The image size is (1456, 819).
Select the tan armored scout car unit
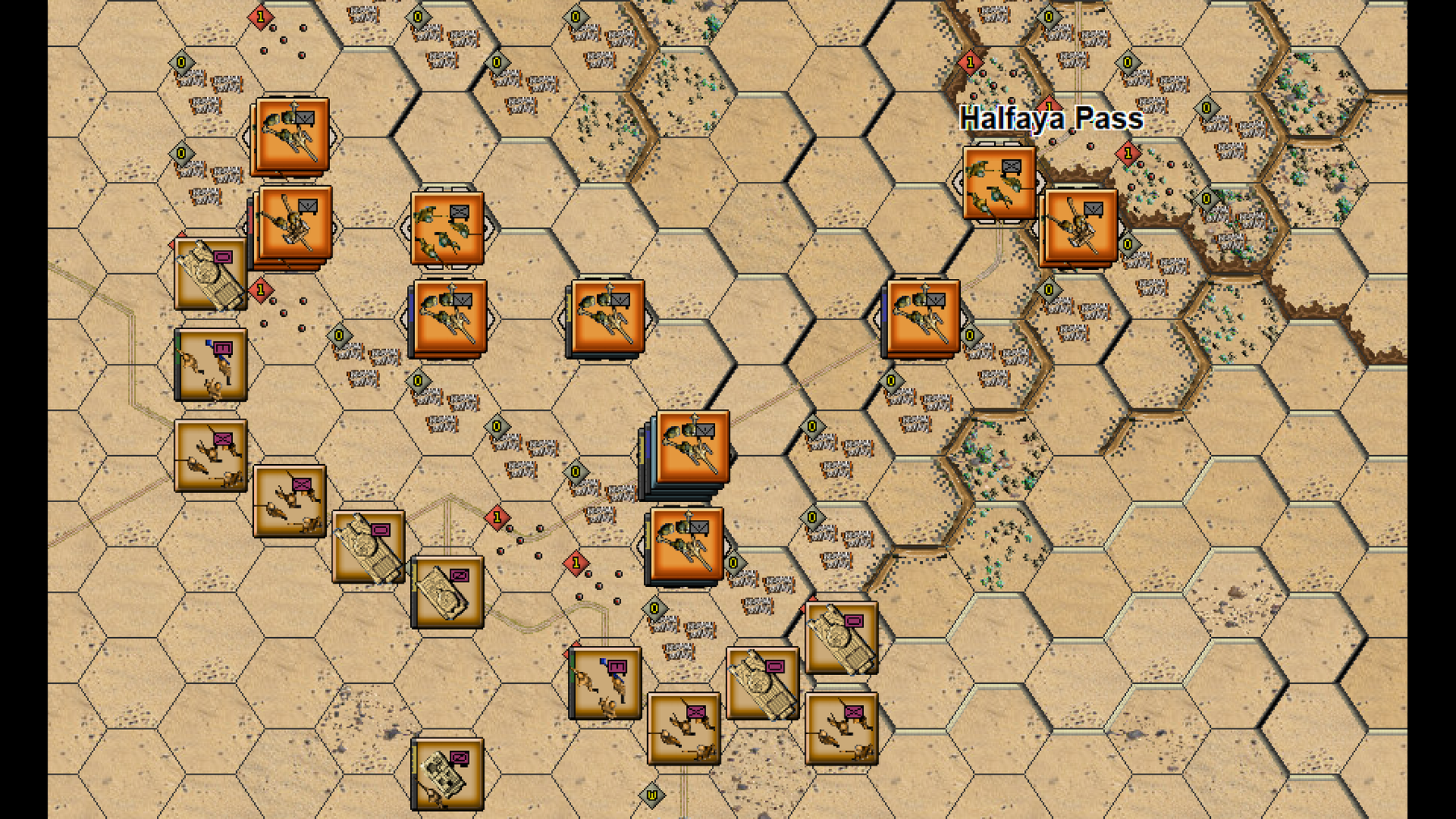[447, 773]
